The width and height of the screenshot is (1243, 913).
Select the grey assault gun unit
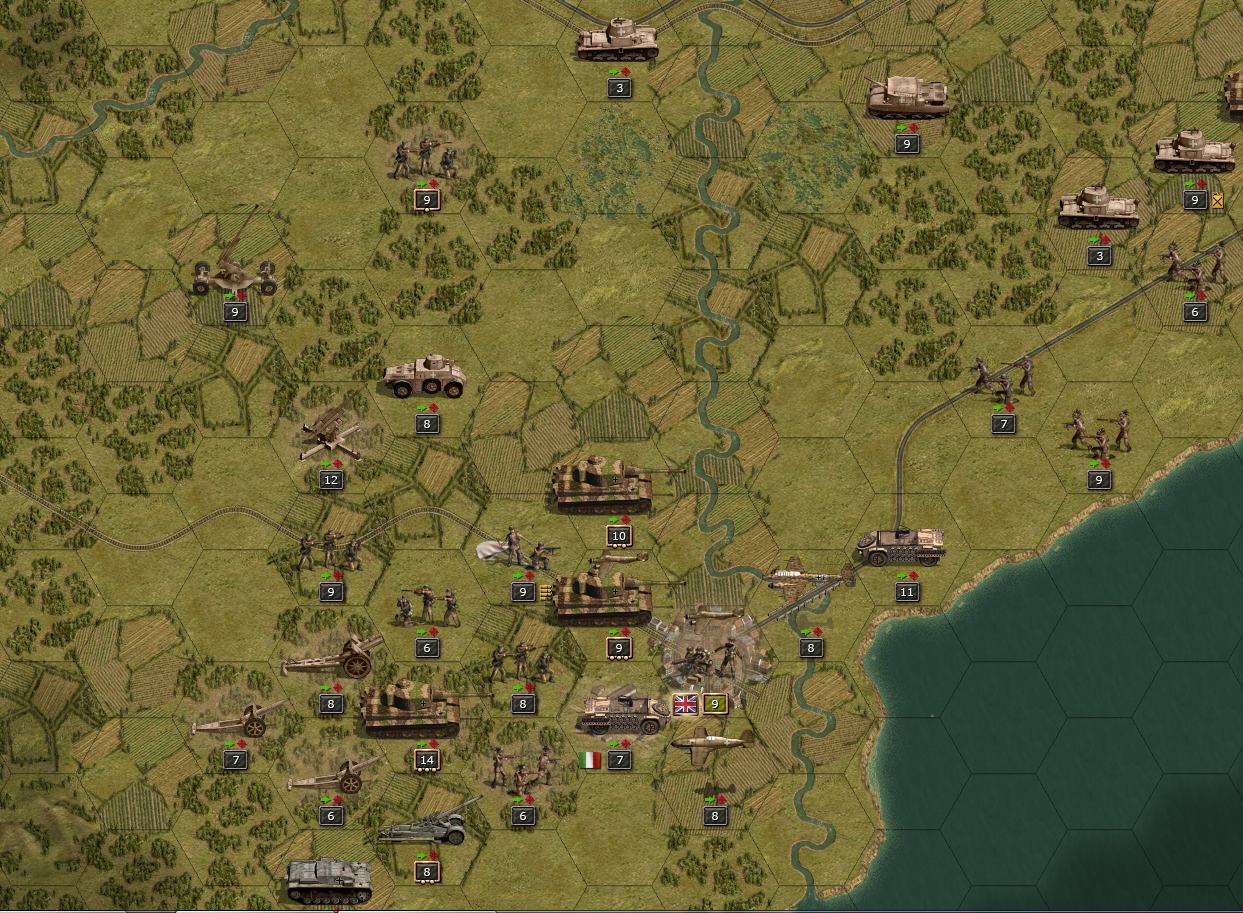(330, 880)
